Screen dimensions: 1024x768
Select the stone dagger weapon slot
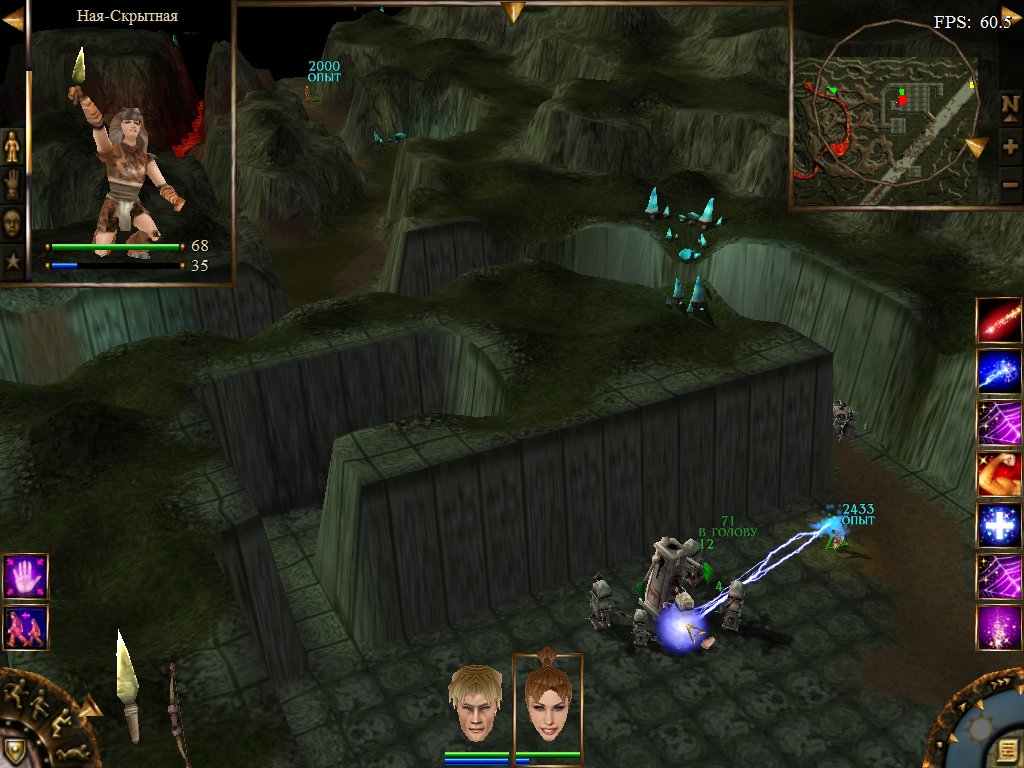click(x=127, y=683)
